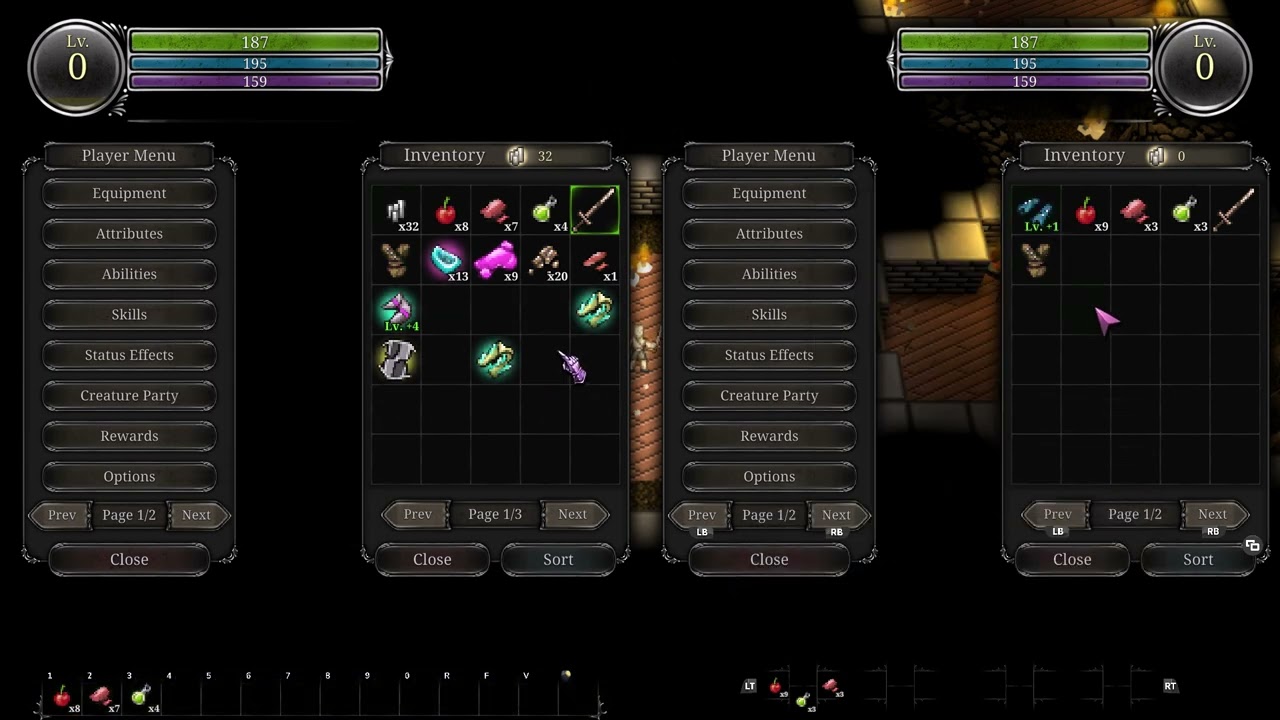Viewport: 1280px width, 720px height.
Task: Choose the raw meat stack x3 in inventory grid
Action: (x=1135, y=211)
